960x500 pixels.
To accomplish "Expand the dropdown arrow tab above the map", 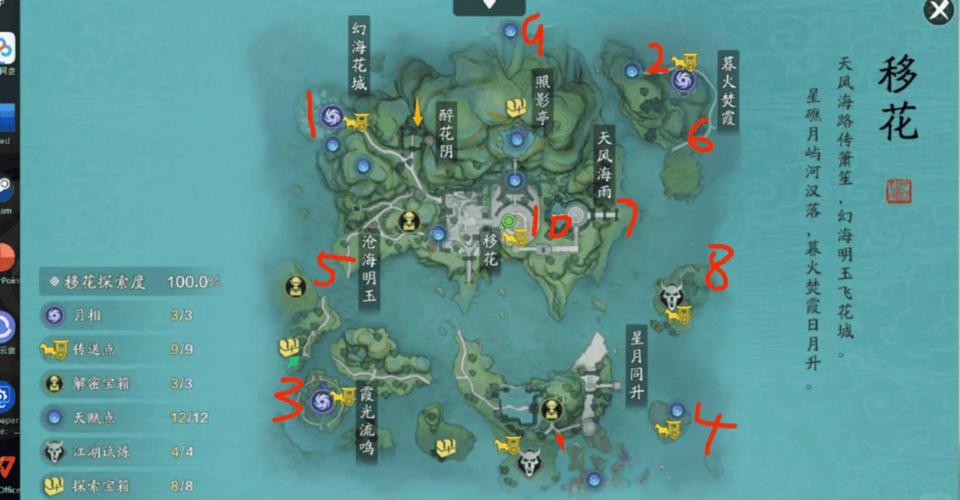I will click(x=489, y=5).
